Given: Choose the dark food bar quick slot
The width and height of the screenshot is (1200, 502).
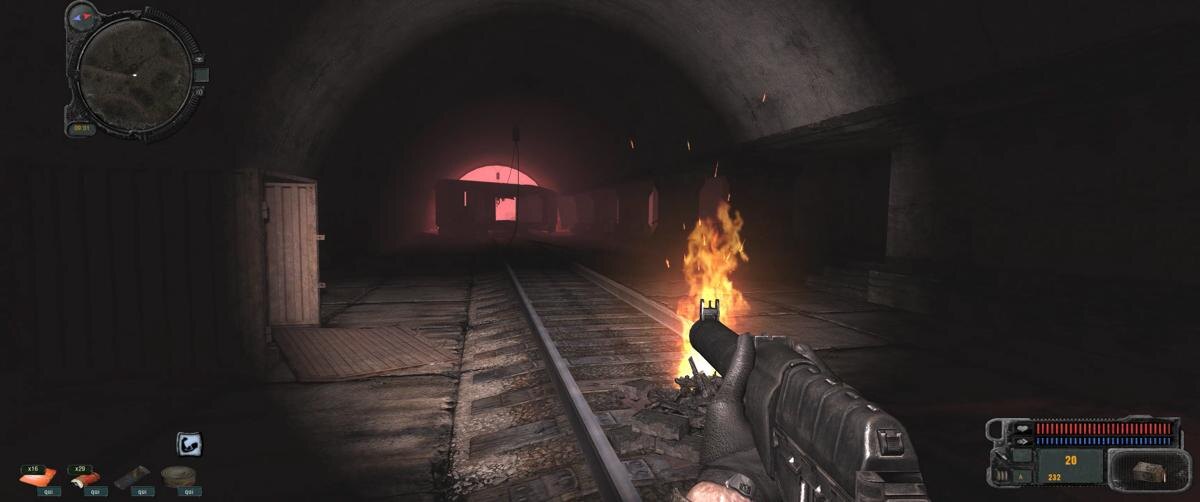Looking at the screenshot, I should 131,477.
